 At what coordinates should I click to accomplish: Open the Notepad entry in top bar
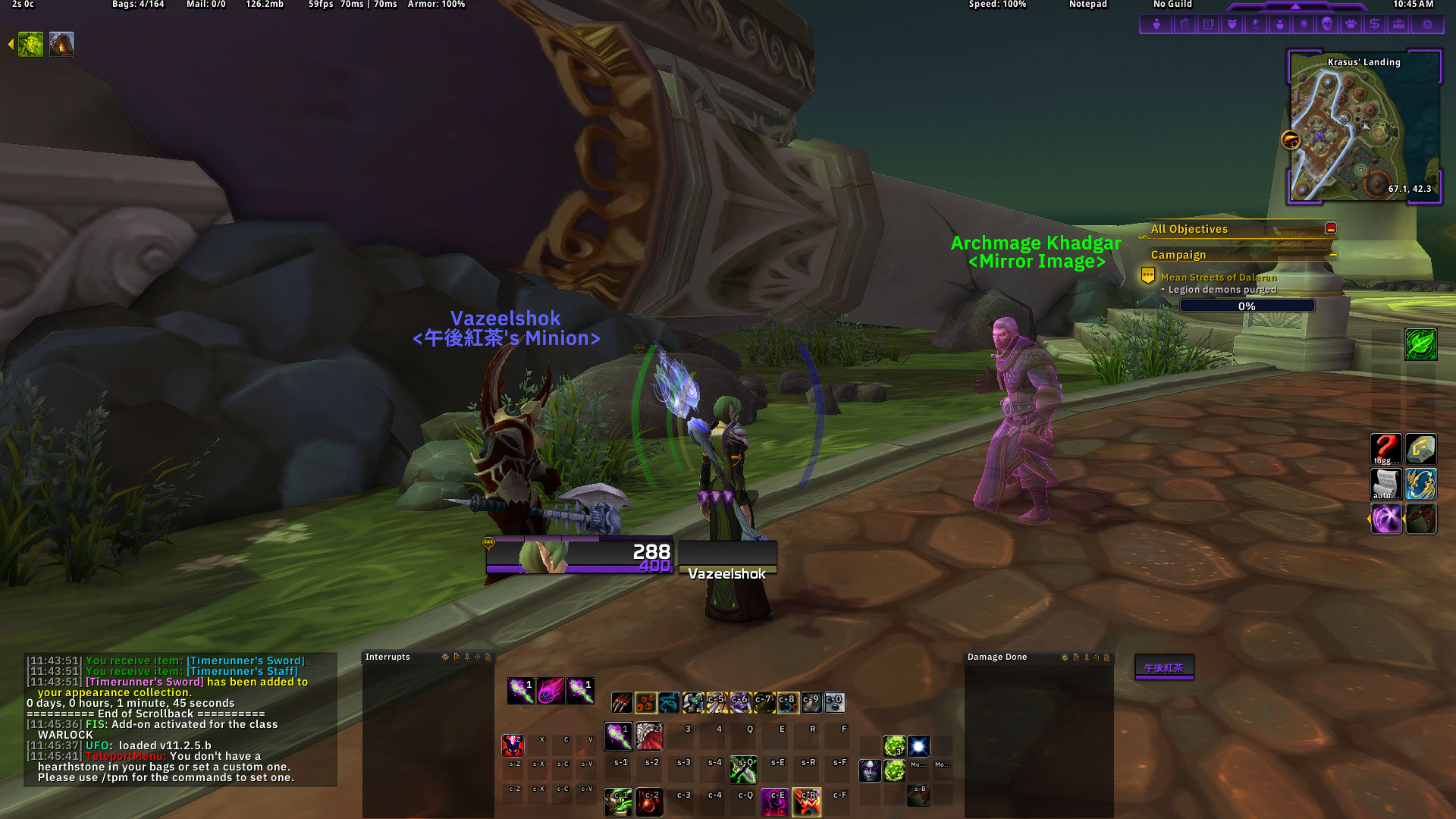point(1087,5)
